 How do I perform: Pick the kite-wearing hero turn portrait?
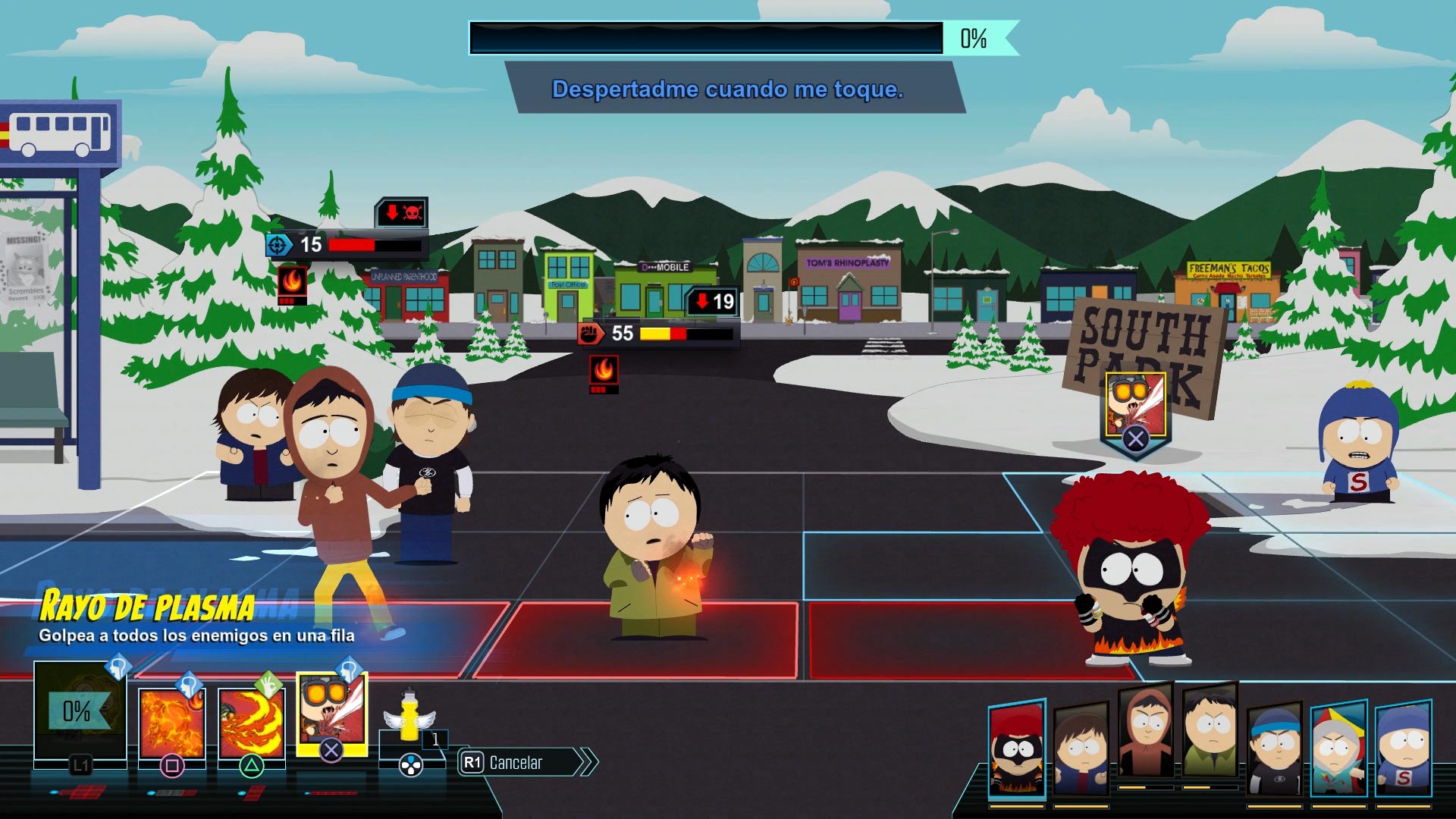point(1339,749)
